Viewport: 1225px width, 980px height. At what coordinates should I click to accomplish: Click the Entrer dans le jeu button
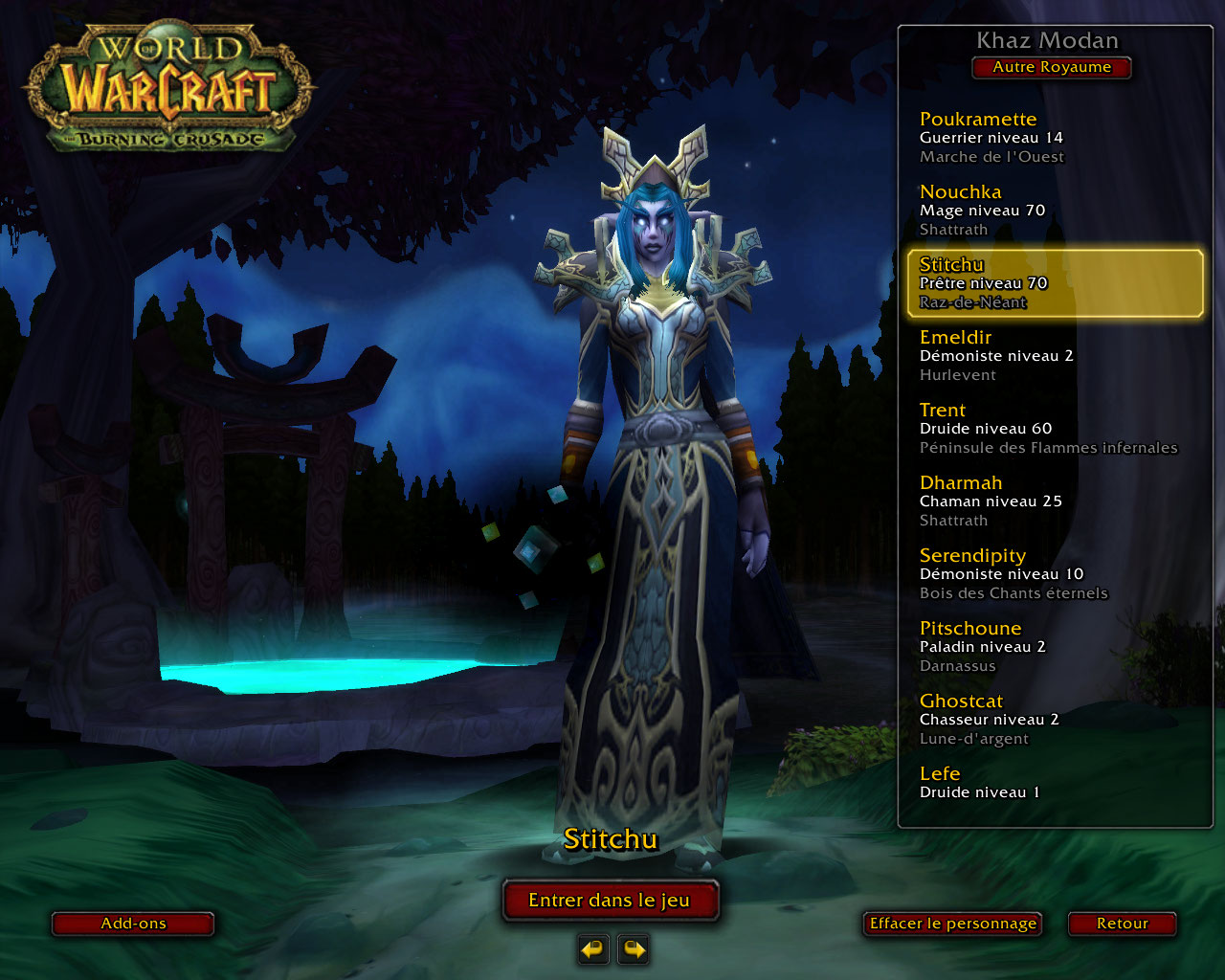[610, 901]
